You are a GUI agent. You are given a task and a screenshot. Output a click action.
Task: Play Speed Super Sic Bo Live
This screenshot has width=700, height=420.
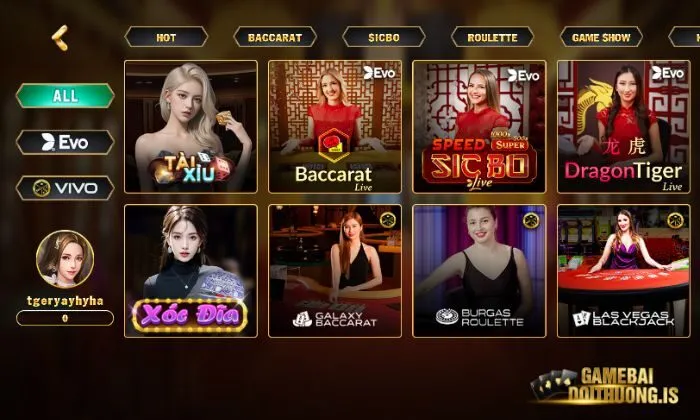(x=479, y=126)
